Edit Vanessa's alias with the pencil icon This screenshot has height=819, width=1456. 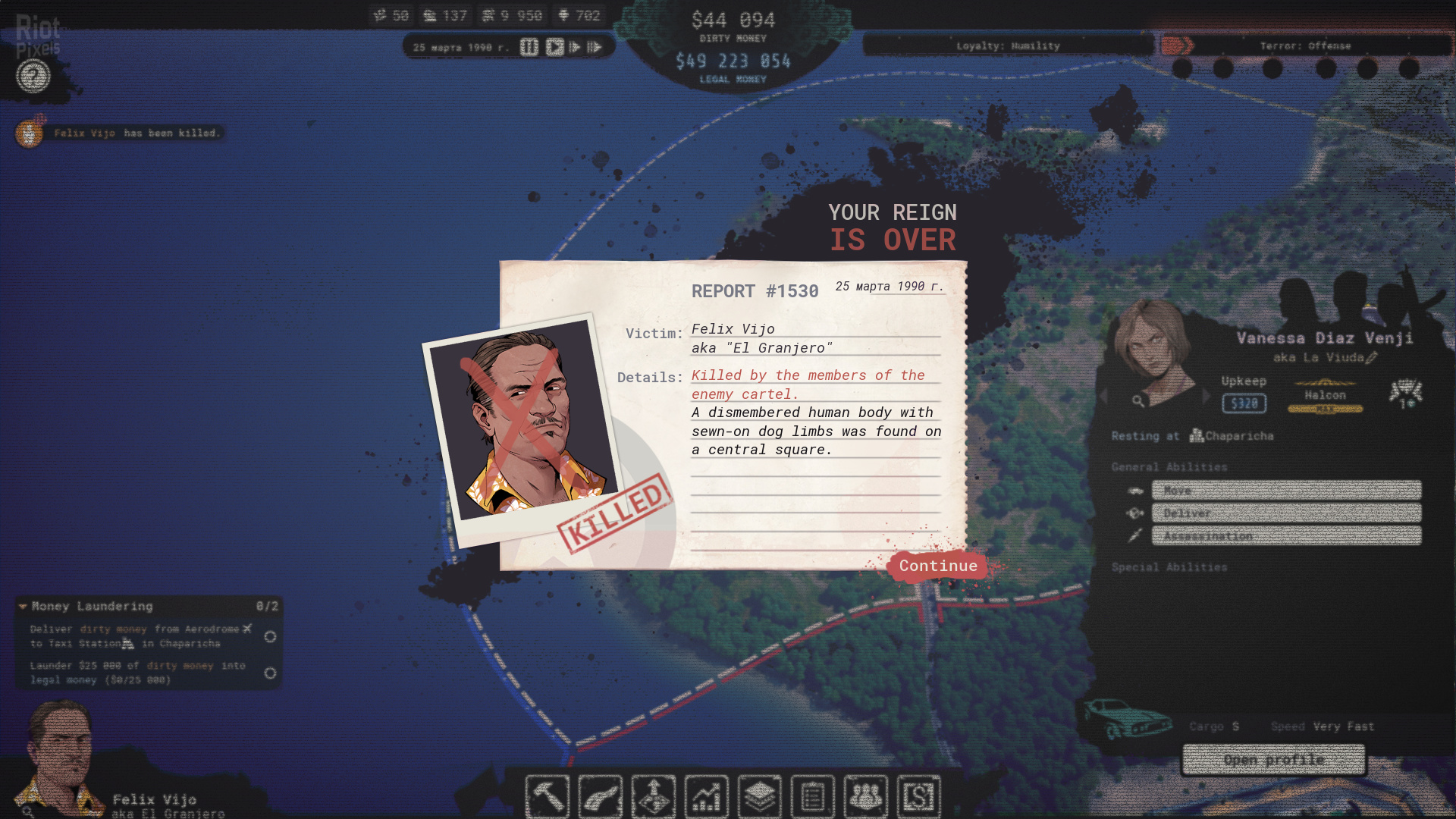[x=1371, y=357]
